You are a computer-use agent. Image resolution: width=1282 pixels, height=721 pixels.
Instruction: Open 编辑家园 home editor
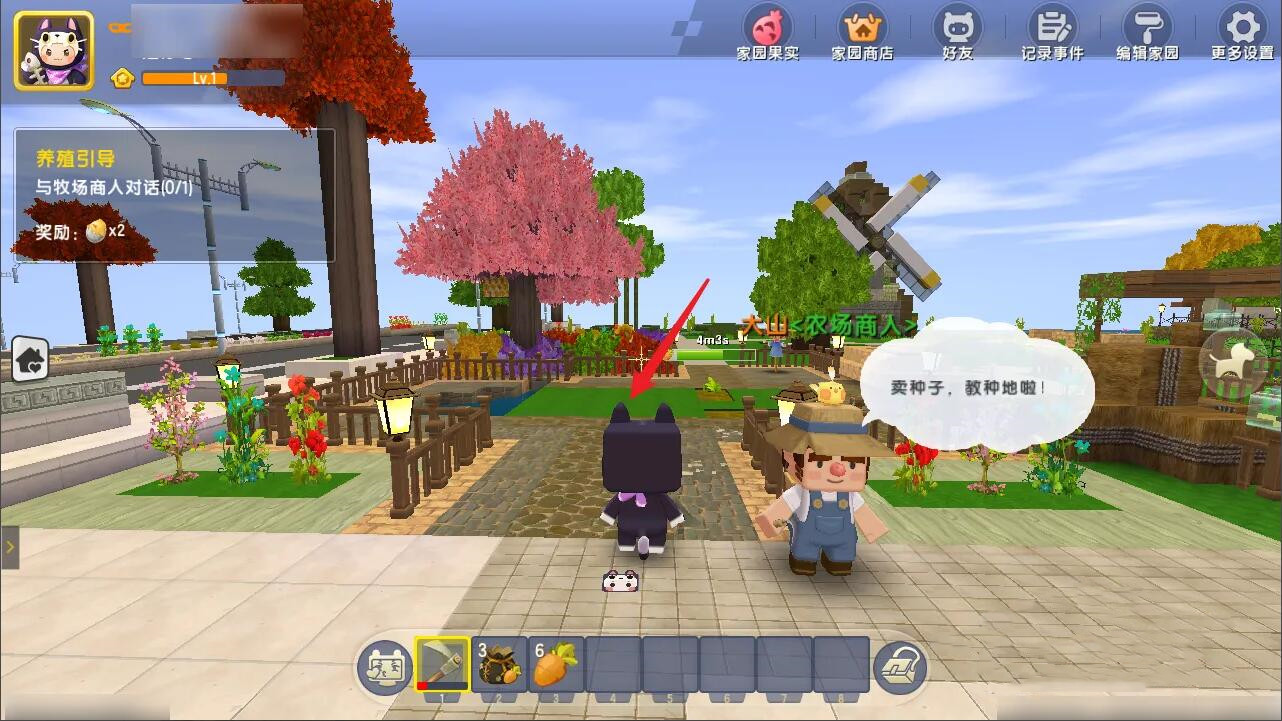[x=1147, y=33]
